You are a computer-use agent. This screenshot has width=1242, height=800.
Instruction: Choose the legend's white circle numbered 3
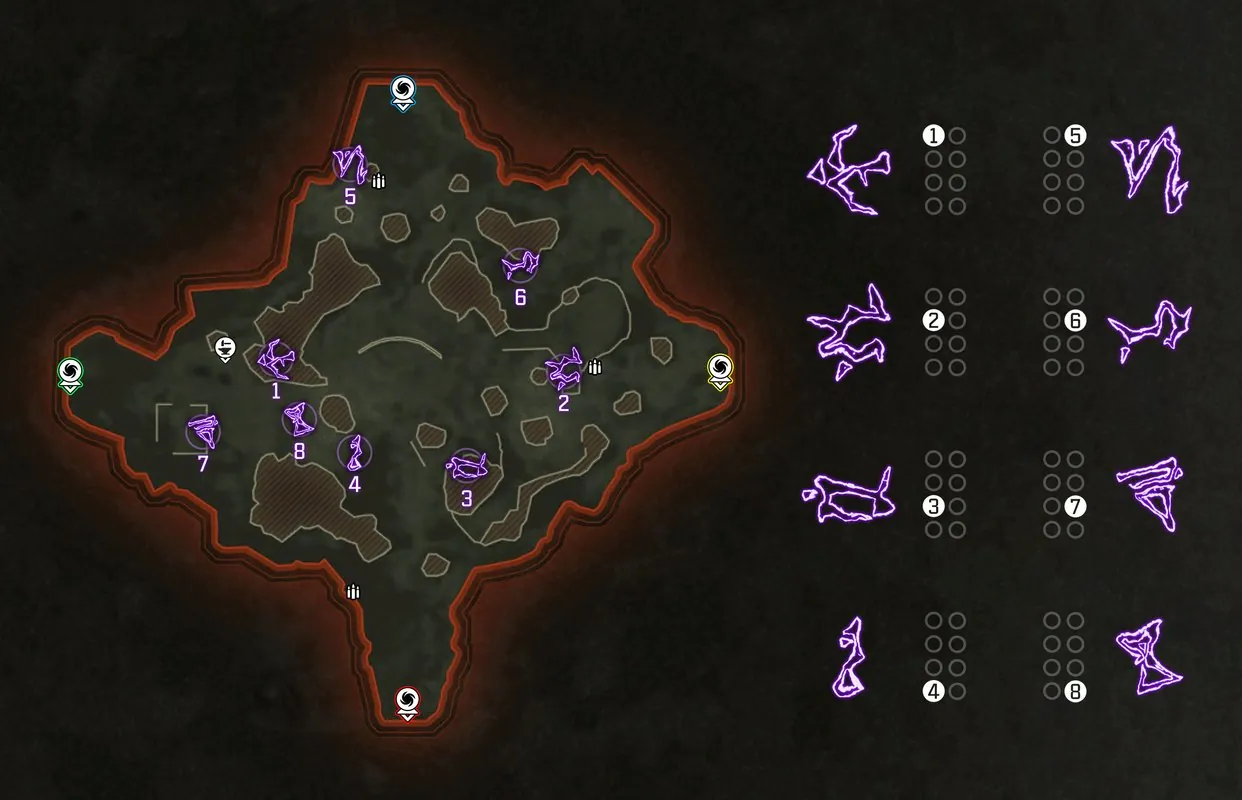coord(934,506)
